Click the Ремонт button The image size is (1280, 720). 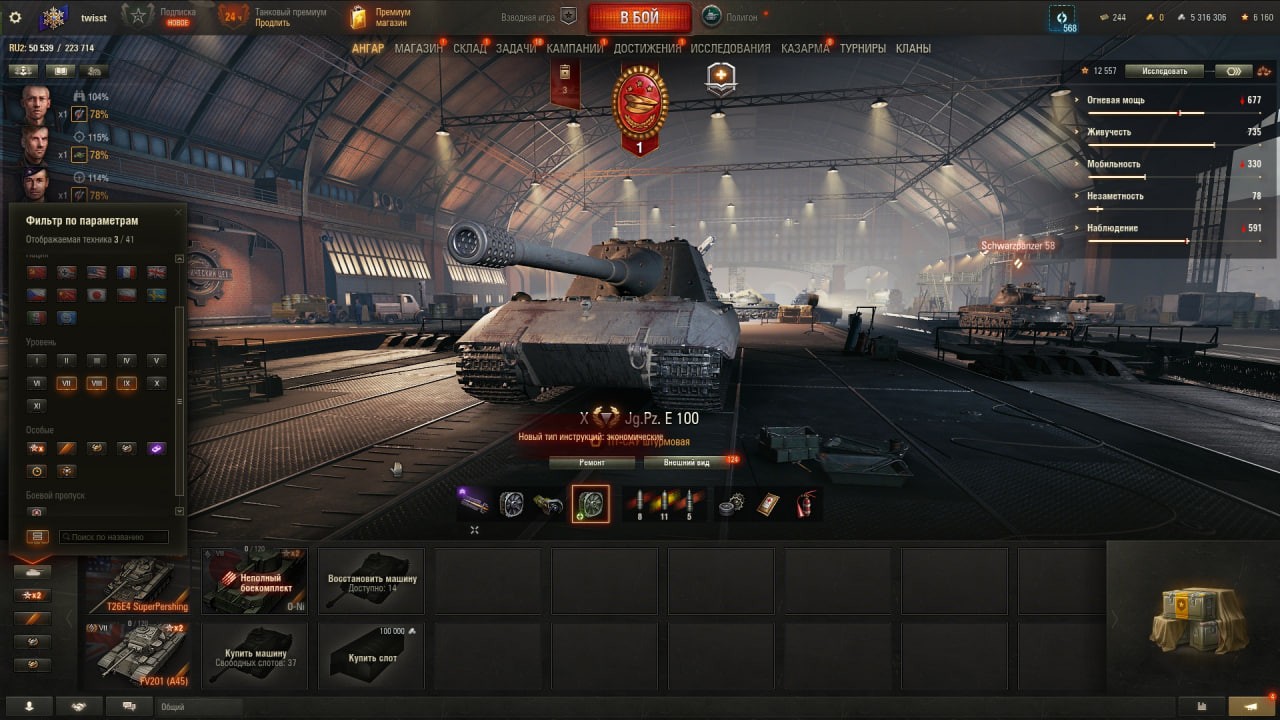pyautogui.click(x=592, y=463)
